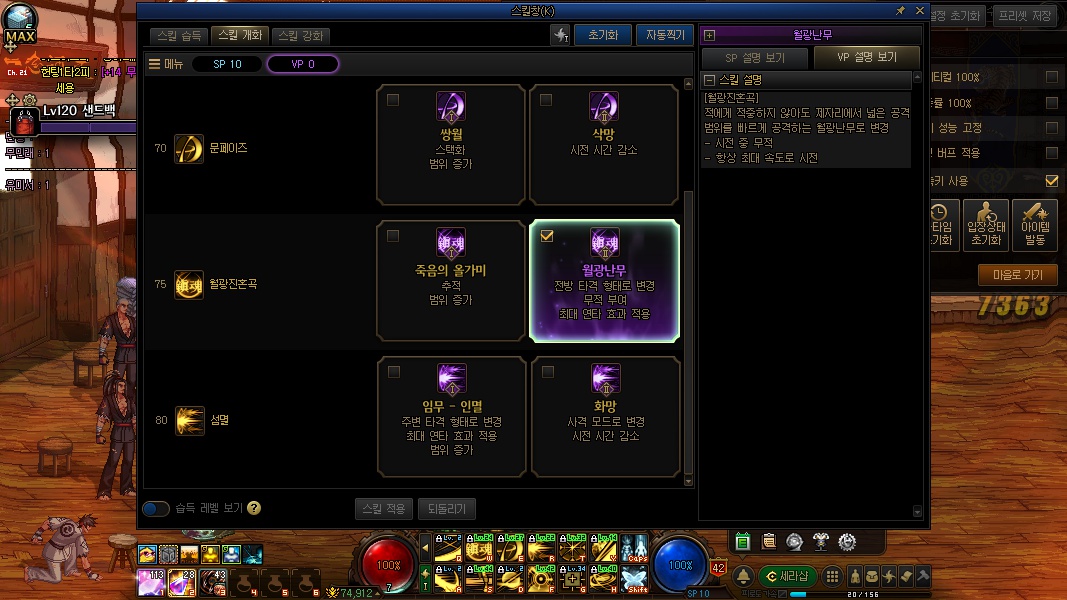Select the 화망 enhancement option
Screen dimensions: 1067x600
pyautogui.click(x=604, y=417)
